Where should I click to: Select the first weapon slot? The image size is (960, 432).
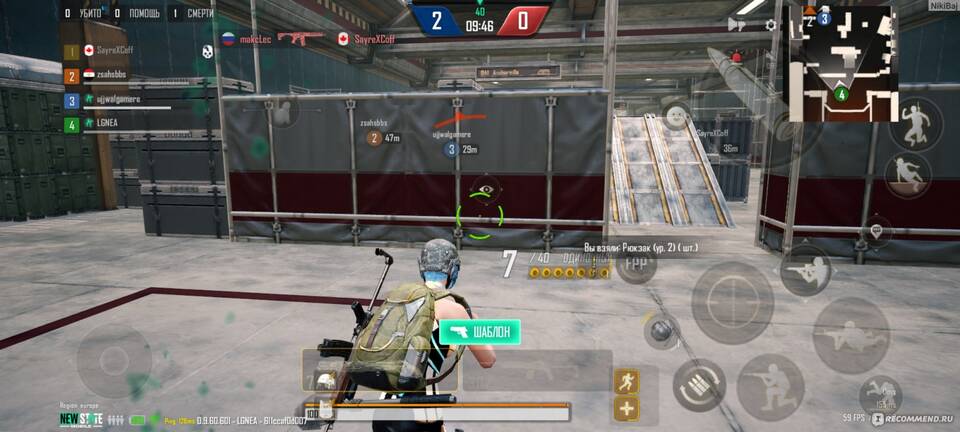point(380,370)
